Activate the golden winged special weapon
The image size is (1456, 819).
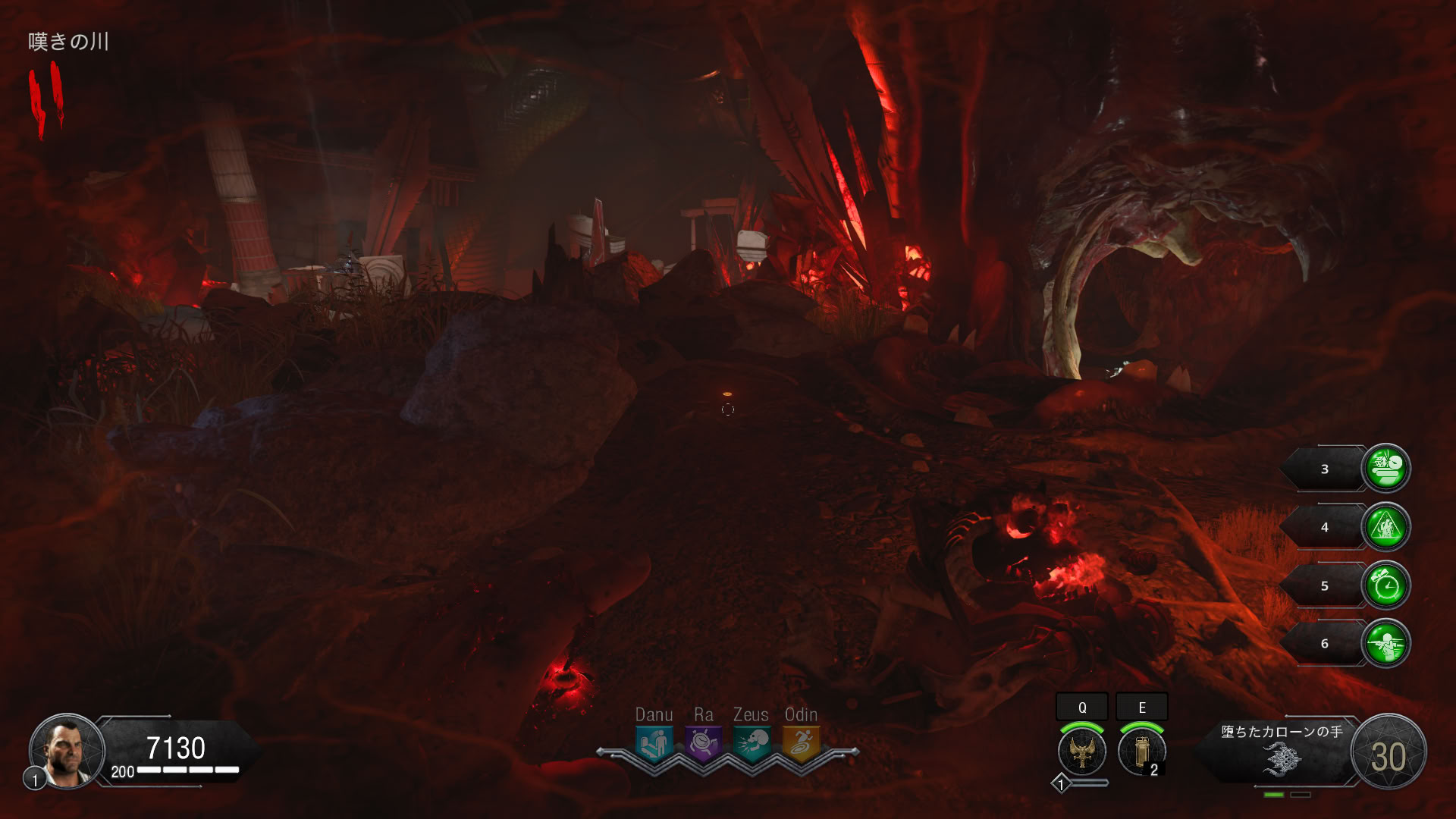pos(1082,751)
